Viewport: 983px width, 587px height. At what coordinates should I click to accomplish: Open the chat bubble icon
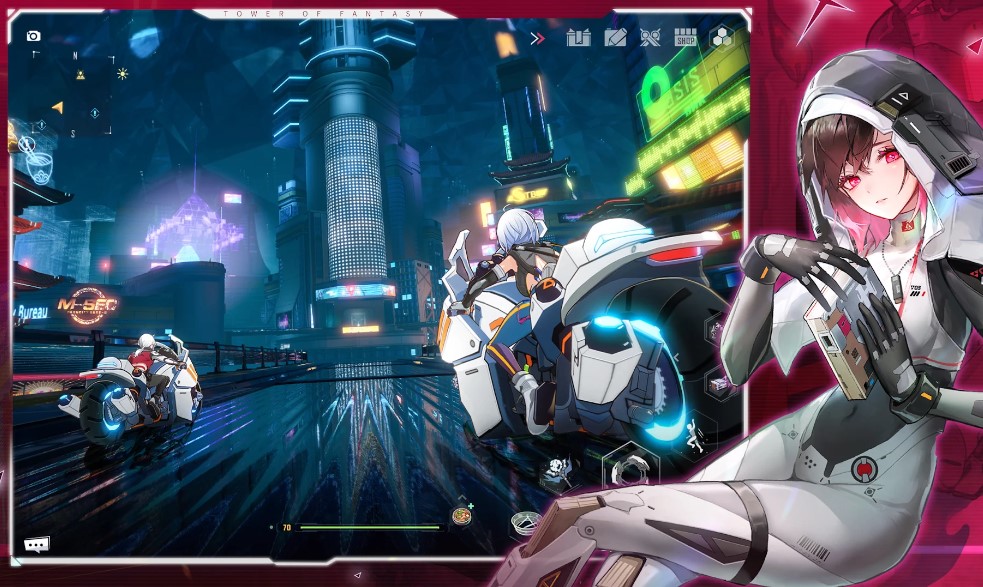click(37, 544)
